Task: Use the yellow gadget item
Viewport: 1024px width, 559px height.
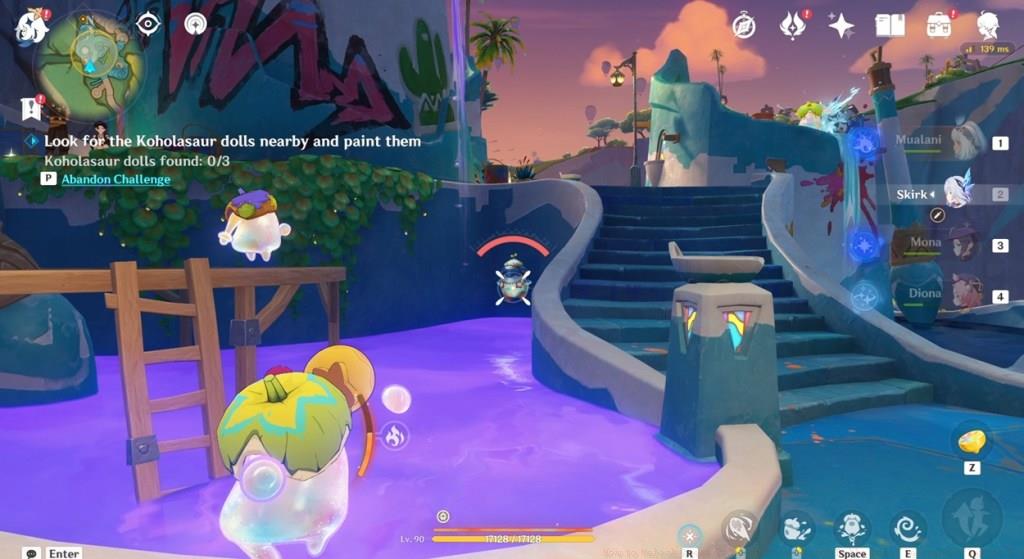Action: [x=972, y=441]
